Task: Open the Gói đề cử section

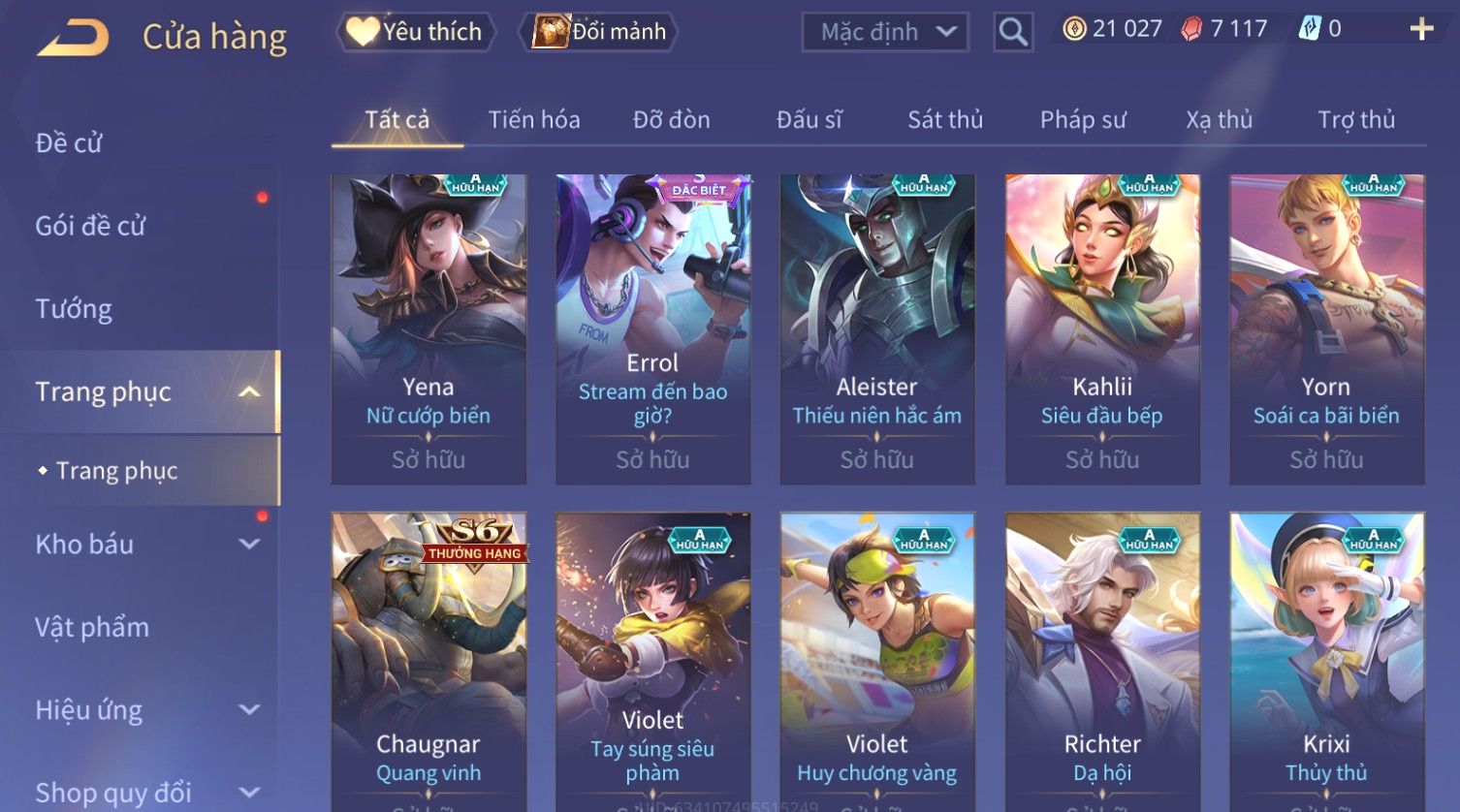Action: (90, 226)
